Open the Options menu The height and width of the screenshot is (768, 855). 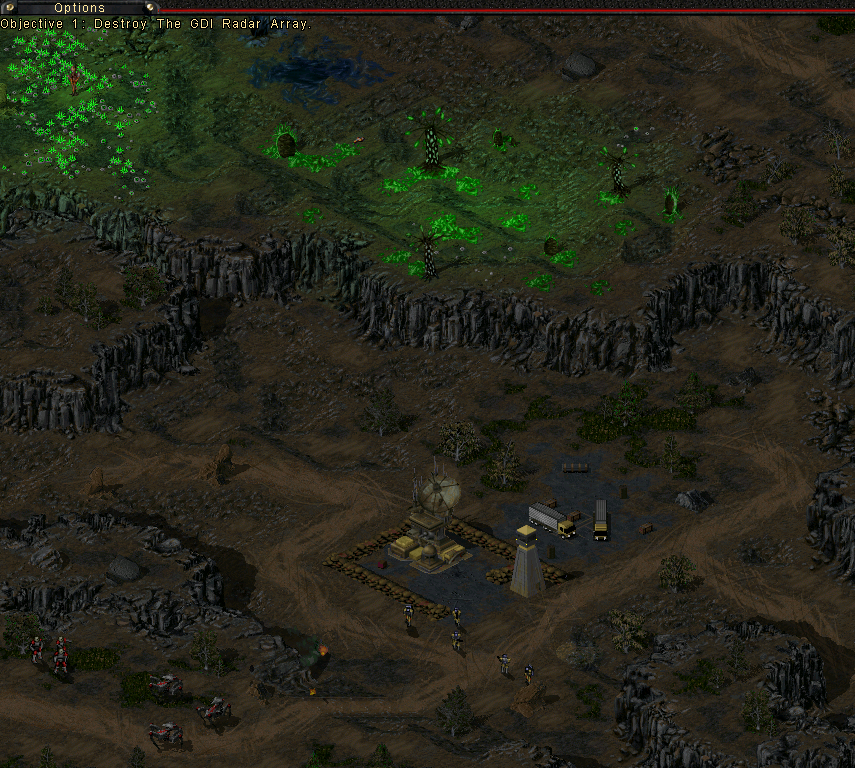click(x=79, y=8)
